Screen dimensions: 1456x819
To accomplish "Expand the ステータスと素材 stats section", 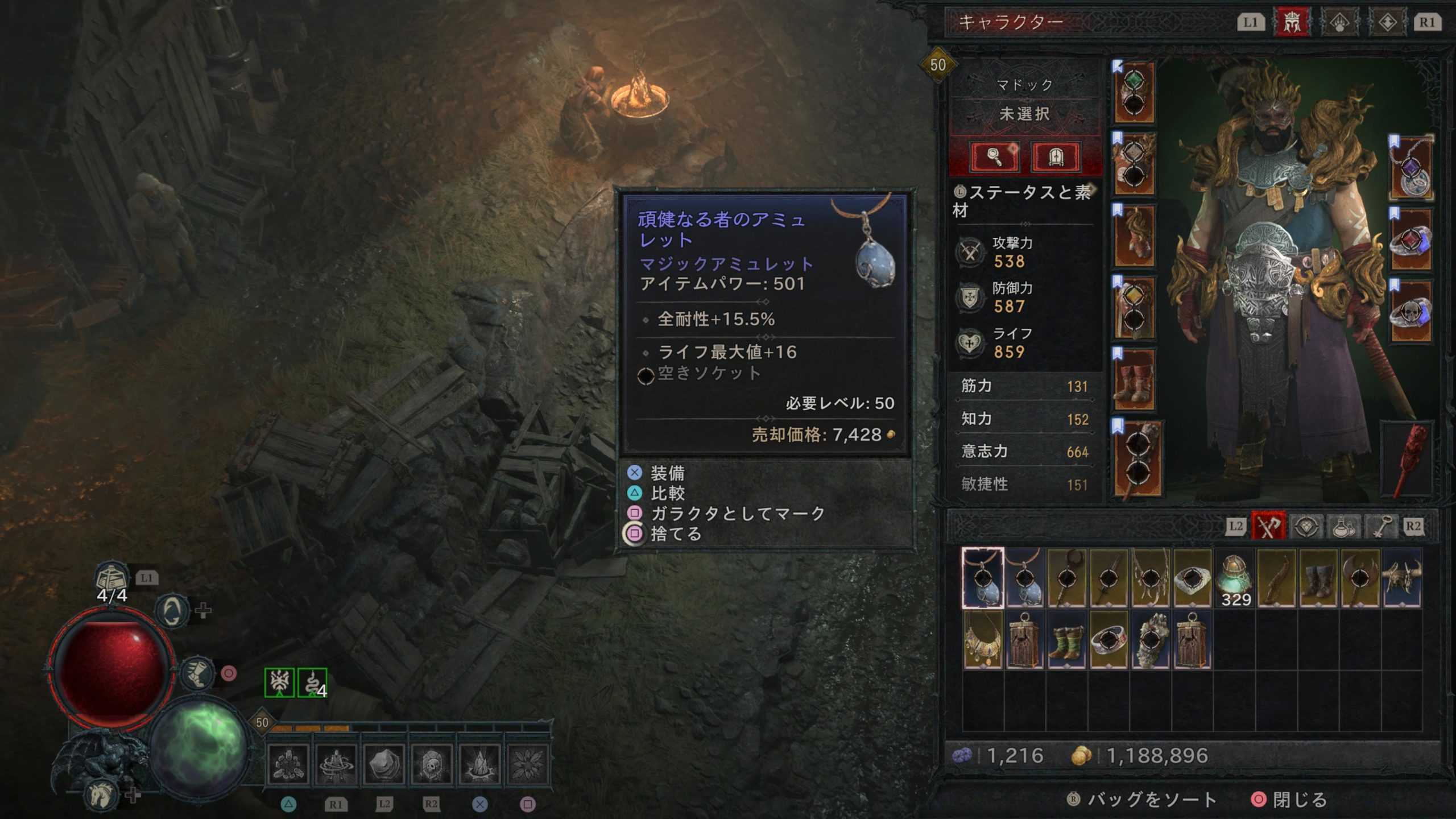I will (x=1024, y=201).
